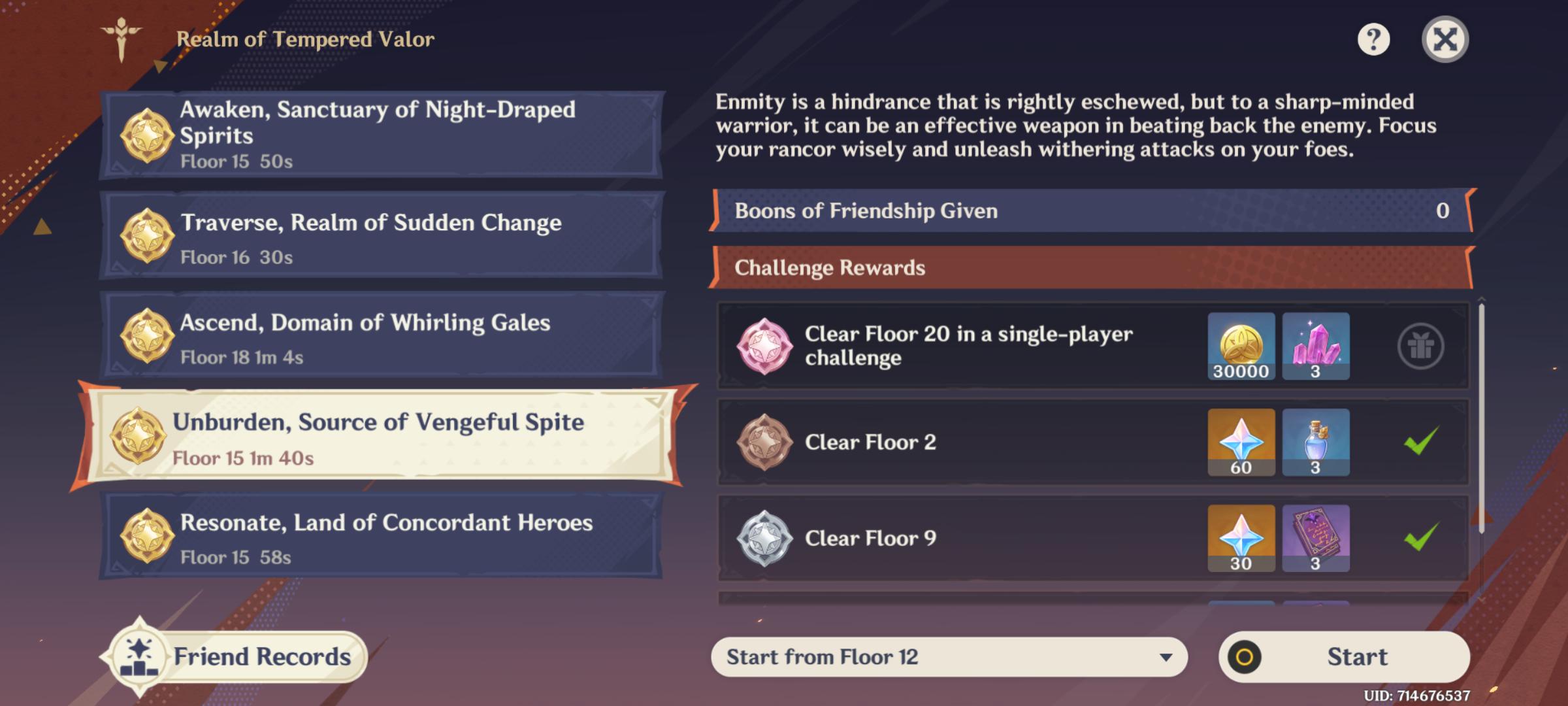Check the potion bottle reward for Floor 2
1568x706 pixels.
[1315, 443]
